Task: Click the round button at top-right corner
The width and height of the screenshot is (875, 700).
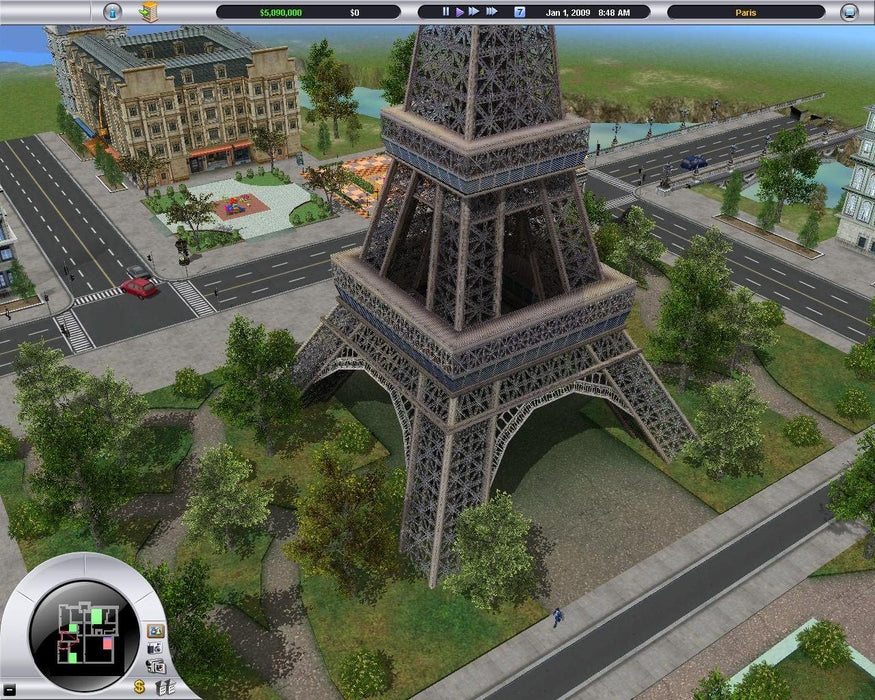Action: 849,12
